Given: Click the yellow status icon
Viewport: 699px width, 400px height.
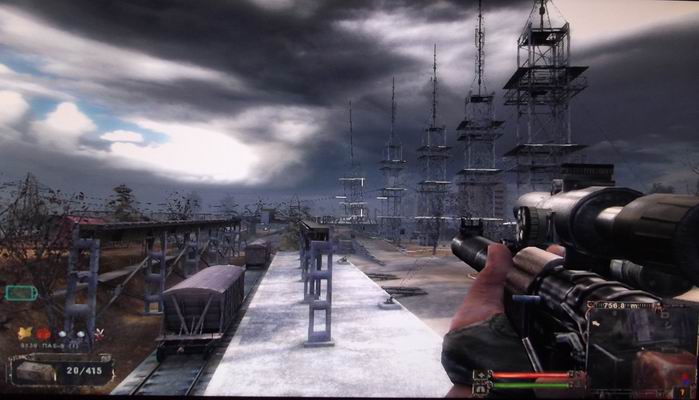Looking at the screenshot, I should 25,333.
